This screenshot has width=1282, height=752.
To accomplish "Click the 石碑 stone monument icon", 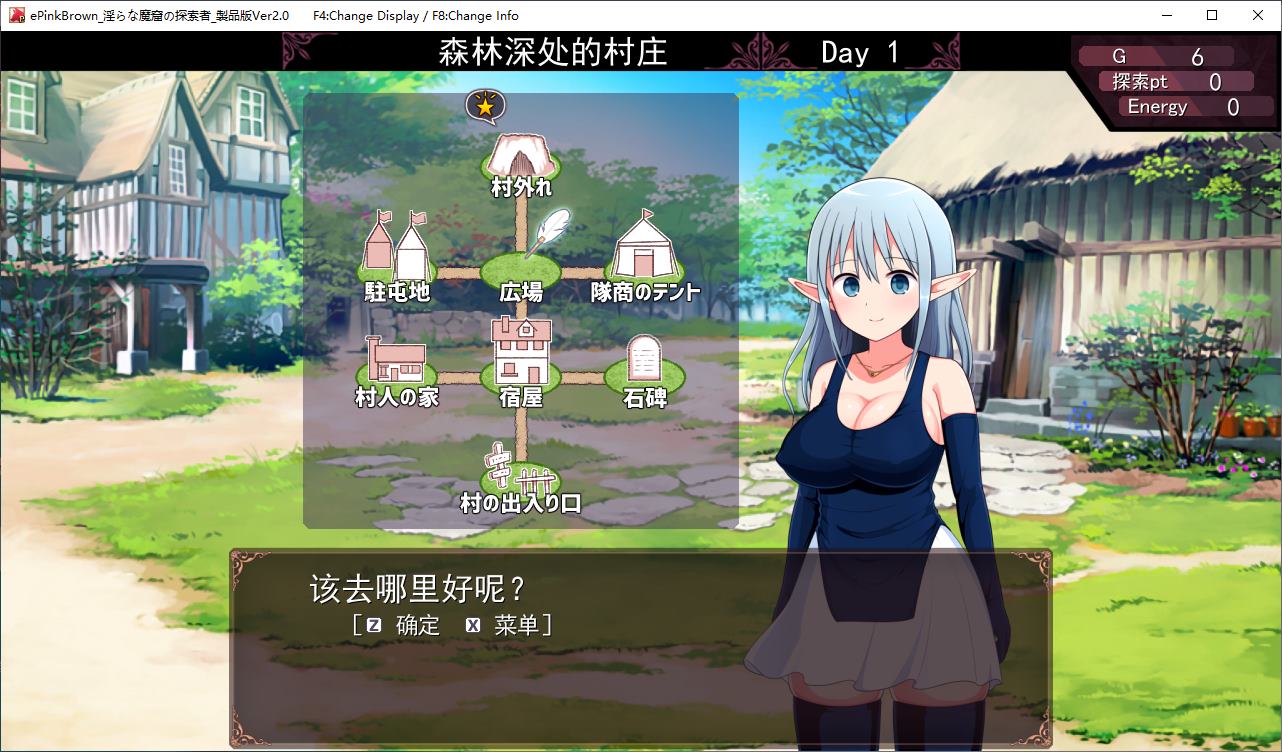I will [643, 359].
